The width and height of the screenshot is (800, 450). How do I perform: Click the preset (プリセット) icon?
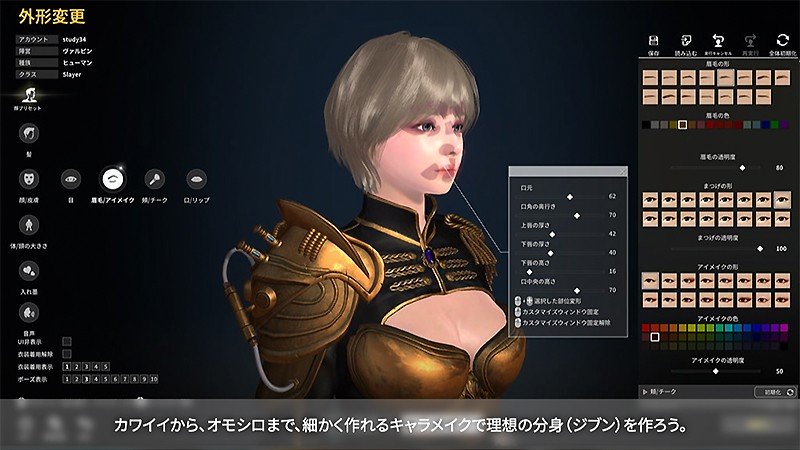(30, 91)
